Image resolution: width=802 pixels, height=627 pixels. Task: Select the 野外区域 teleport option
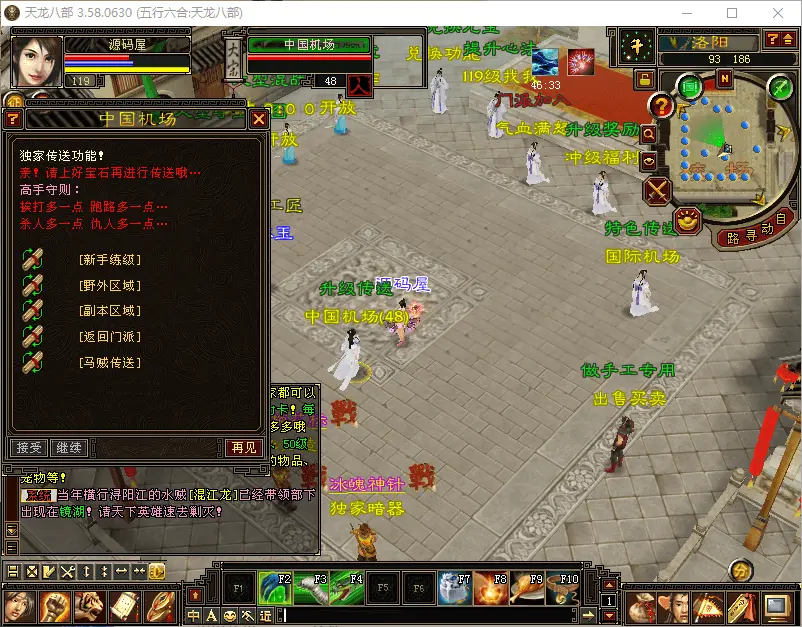tap(110, 285)
